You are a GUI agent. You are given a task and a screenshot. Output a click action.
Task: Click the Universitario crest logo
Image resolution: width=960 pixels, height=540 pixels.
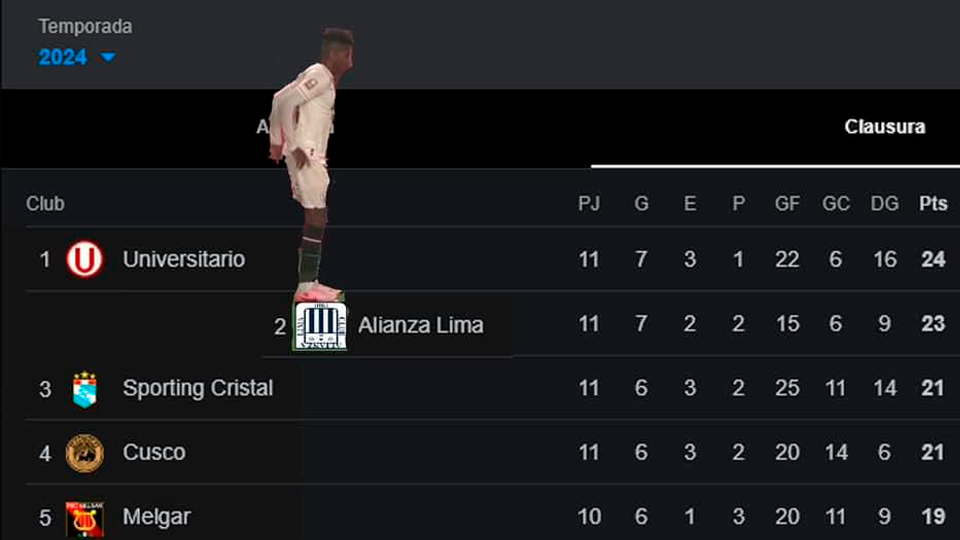point(85,260)
